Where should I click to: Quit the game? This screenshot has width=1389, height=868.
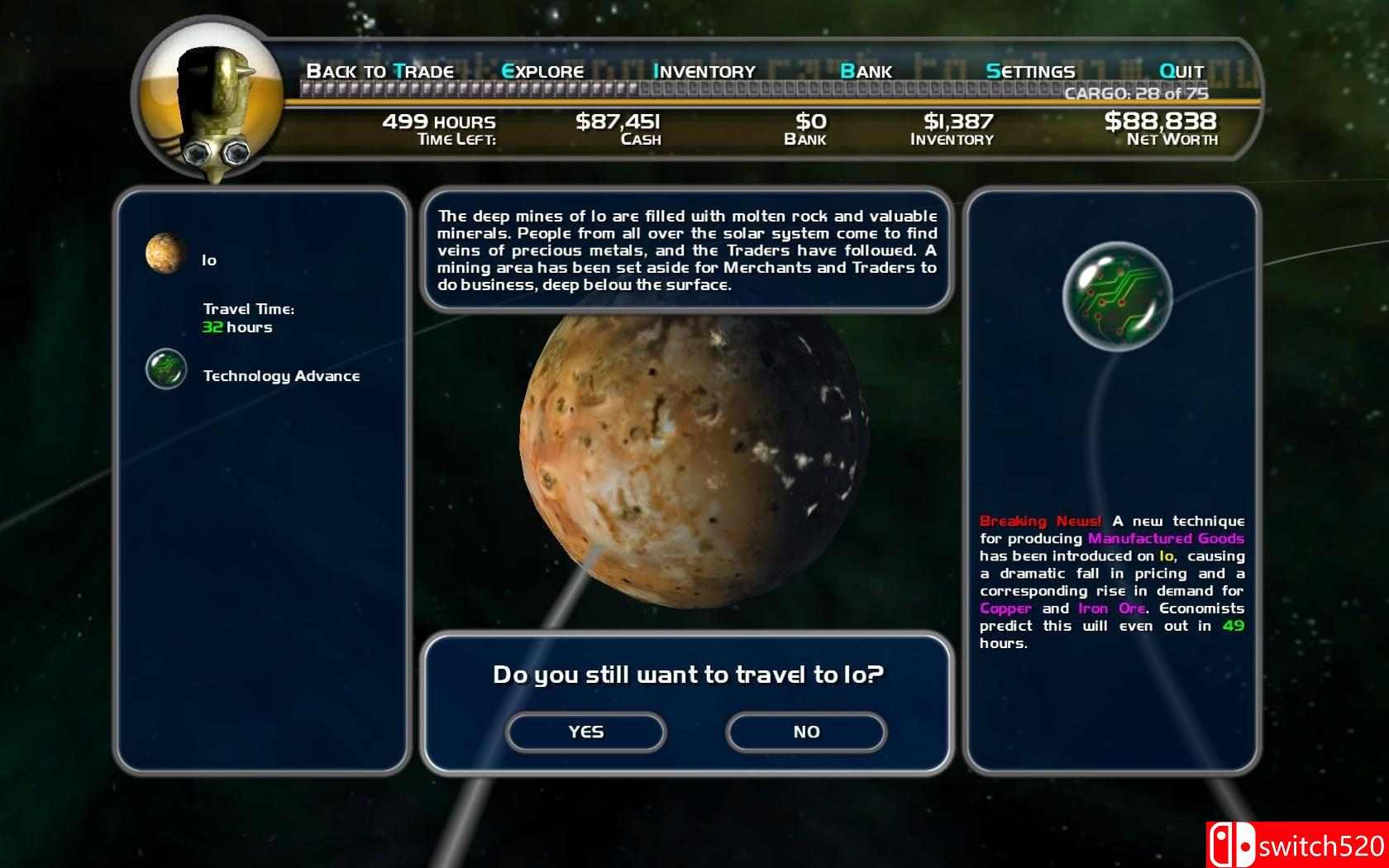coord(1181,71)
